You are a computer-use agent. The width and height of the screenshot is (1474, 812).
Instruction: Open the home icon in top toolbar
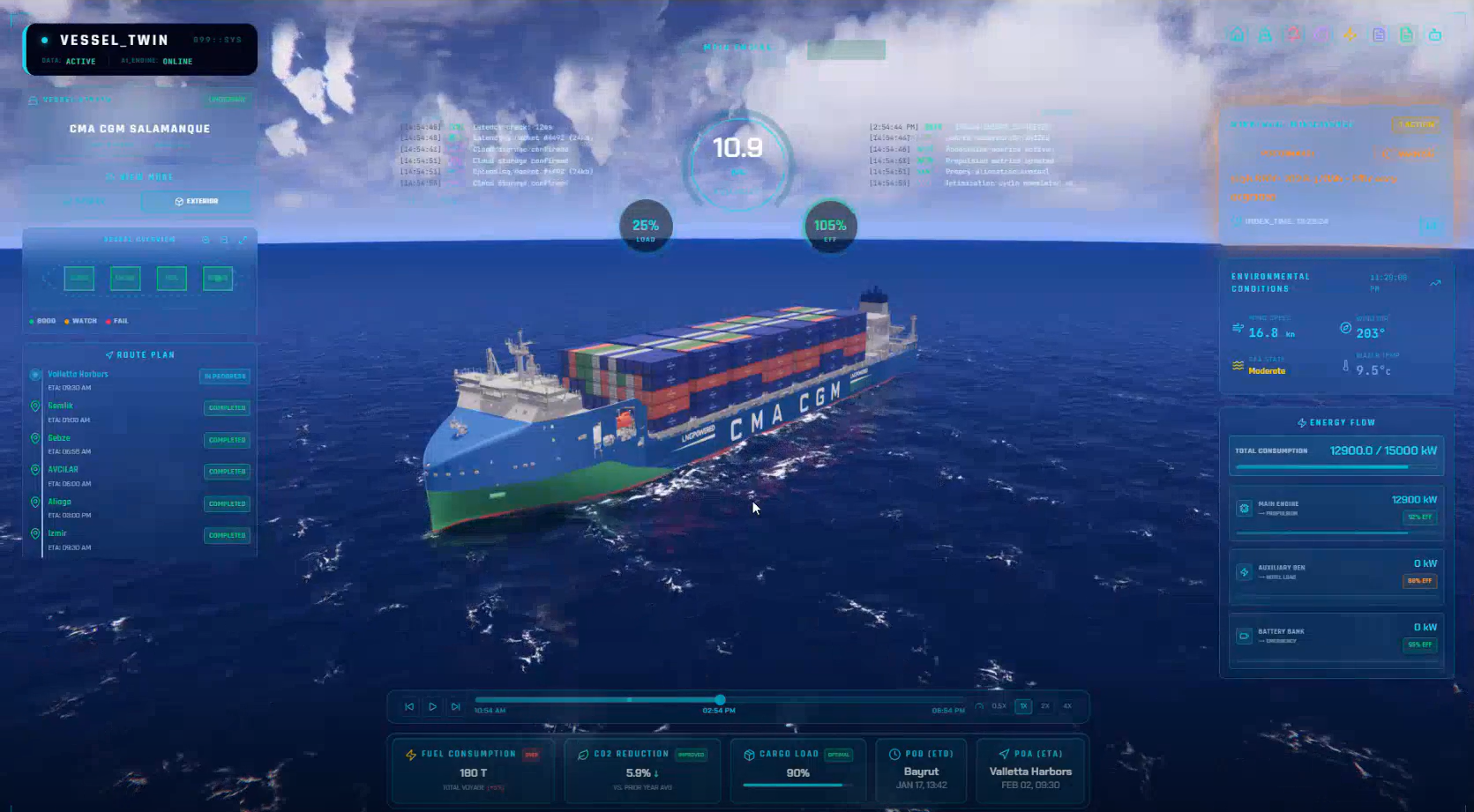[x=1237, y=35]
